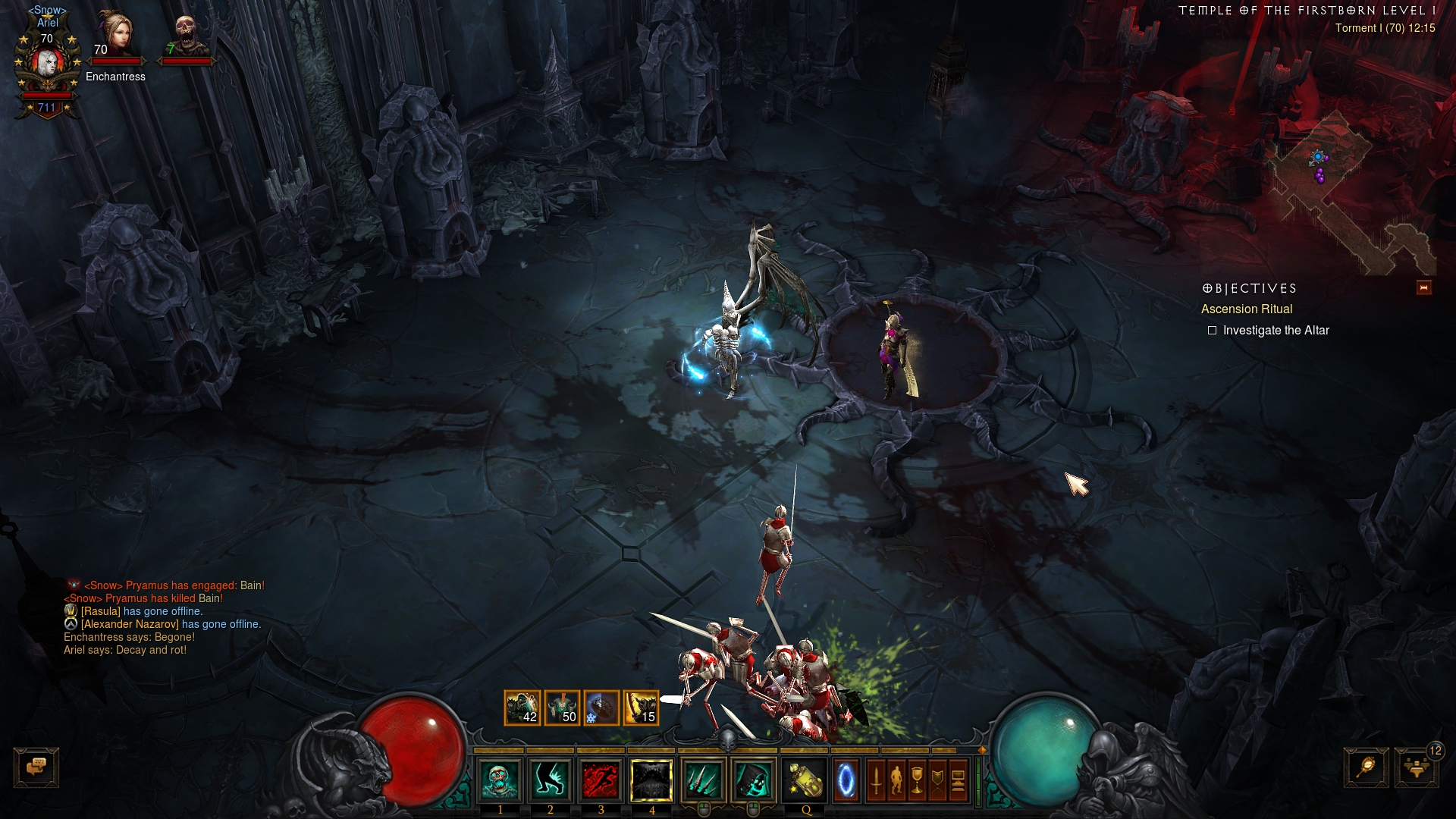Collapse the Objectives tracker
1456x819 pixels.
point(1423,287)
